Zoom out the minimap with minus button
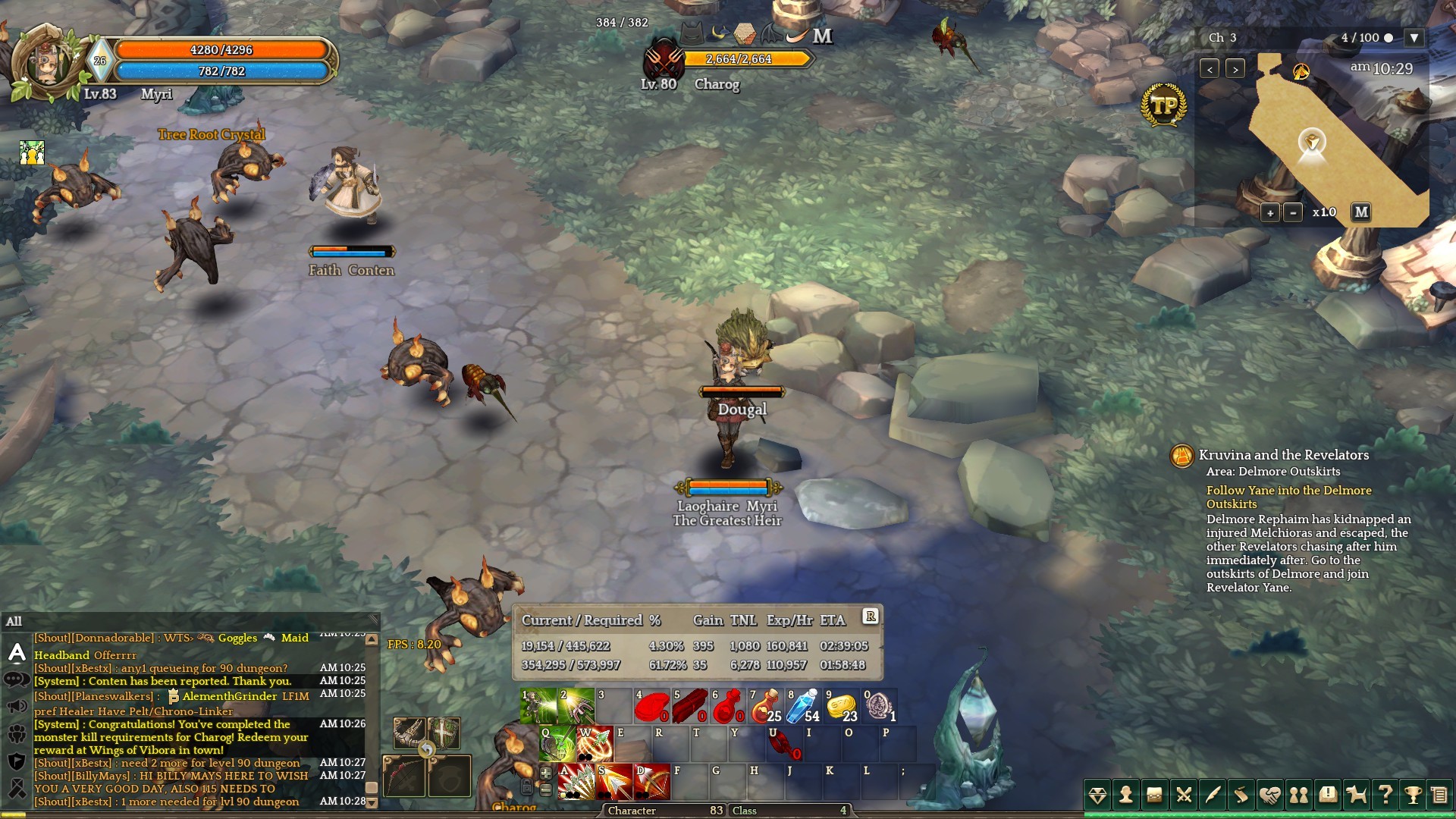Viewport: 1456px width, 819px height. click(1293, 213)
